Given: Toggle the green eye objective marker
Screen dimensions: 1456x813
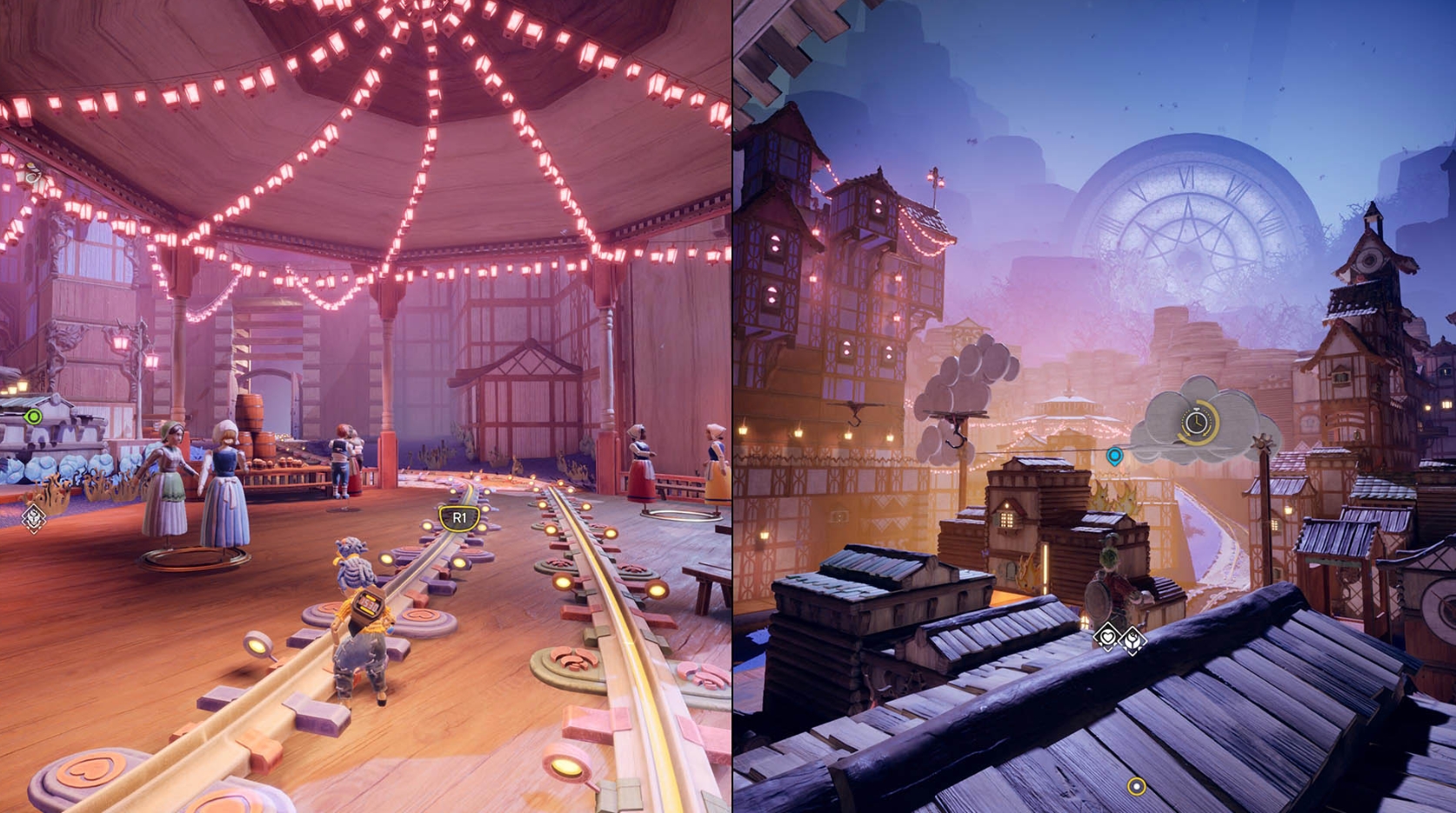Looking at the screenshot, I should point(33,418).
